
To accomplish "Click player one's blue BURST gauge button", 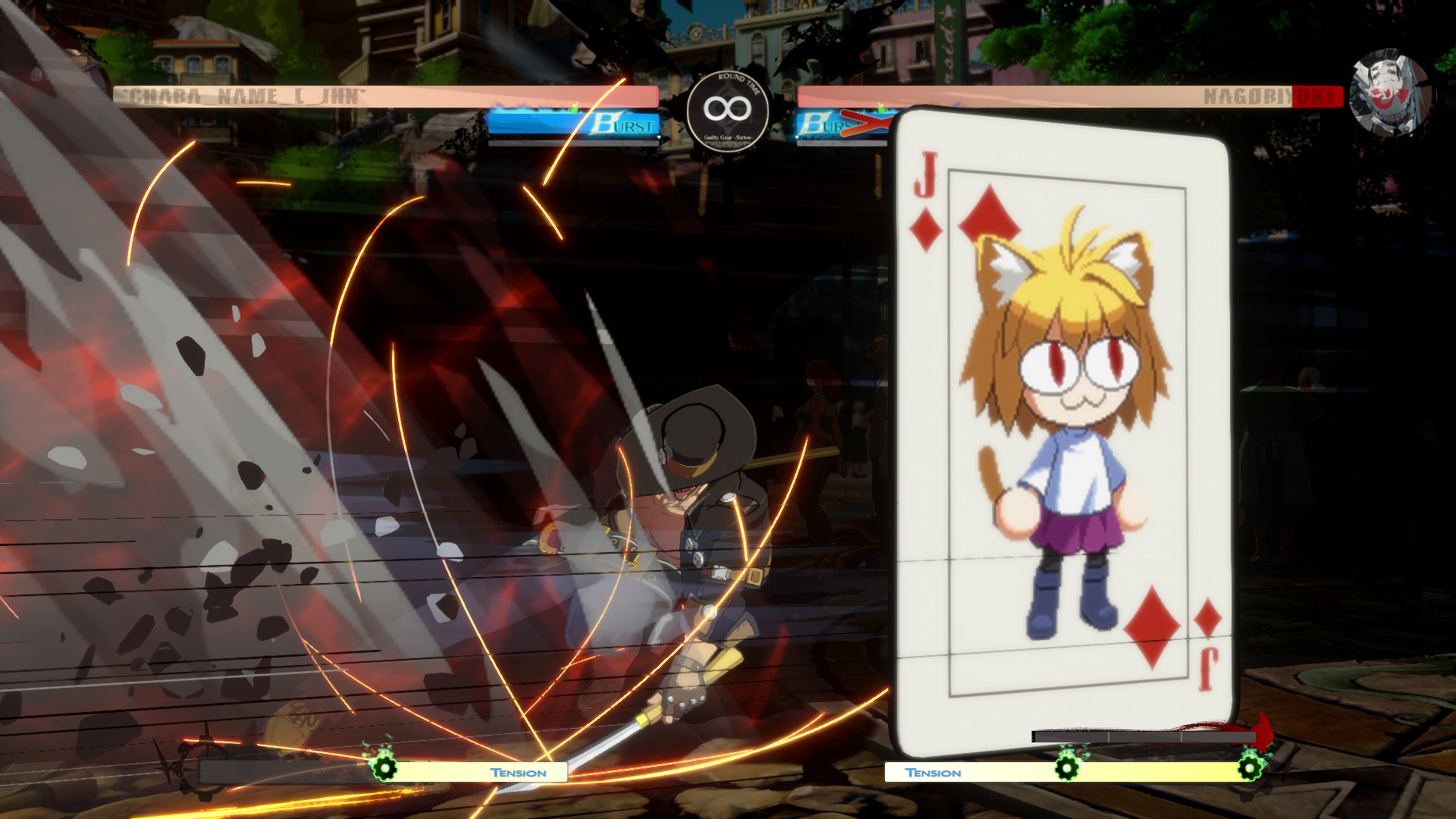I will 573,123.
